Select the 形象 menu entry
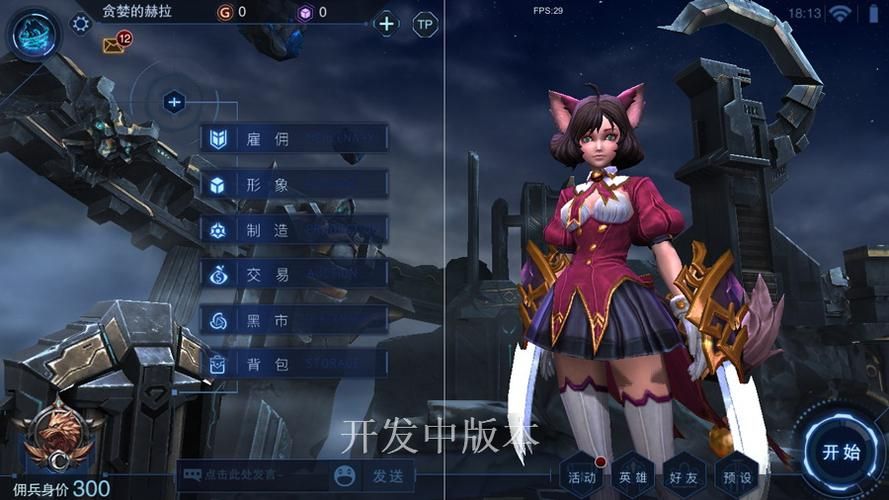 click(x=294, y=184)
